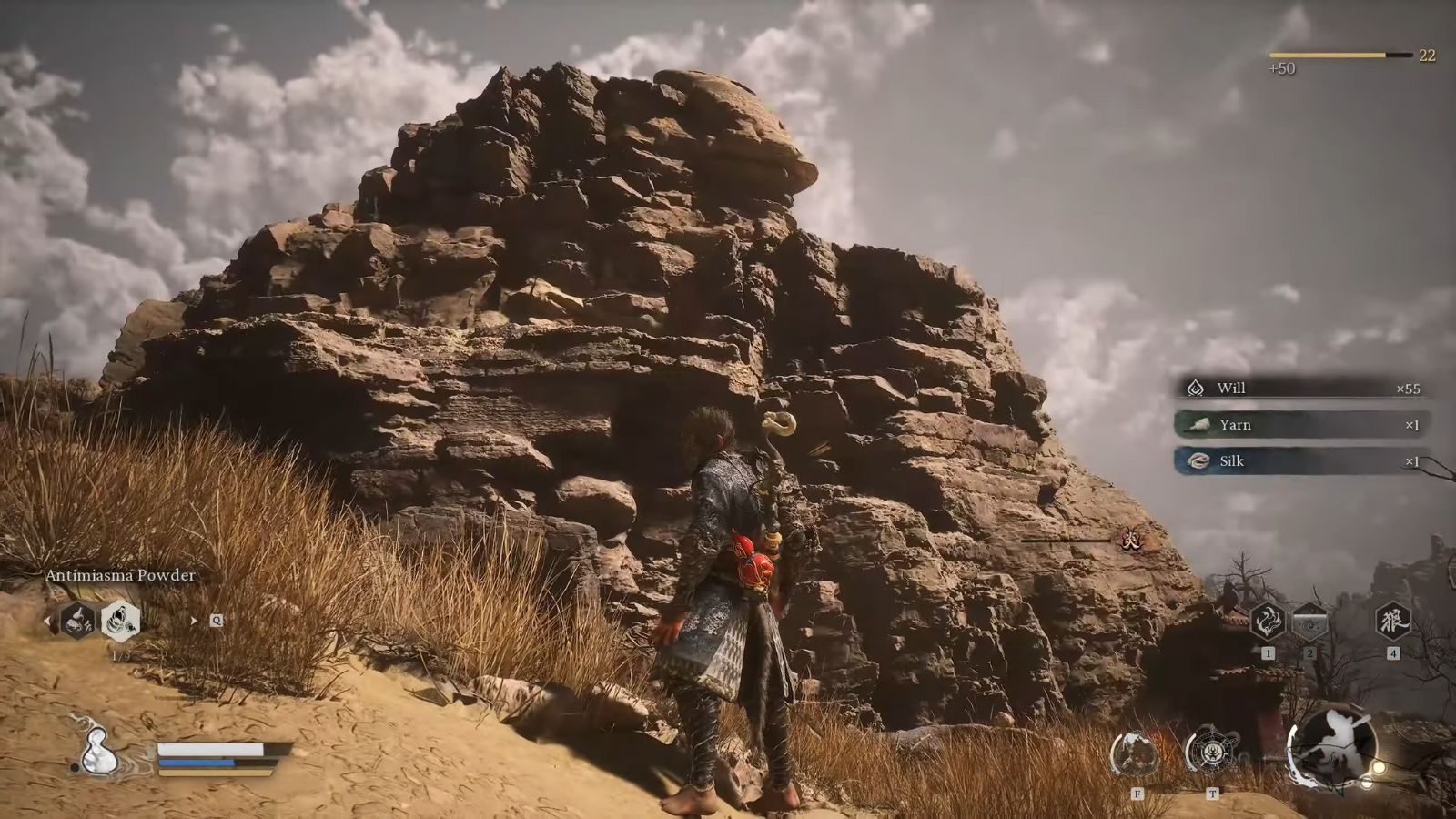Trigger the spirit transformation skill icon
Screen dimensions: 1456x819
point(1135,753)
